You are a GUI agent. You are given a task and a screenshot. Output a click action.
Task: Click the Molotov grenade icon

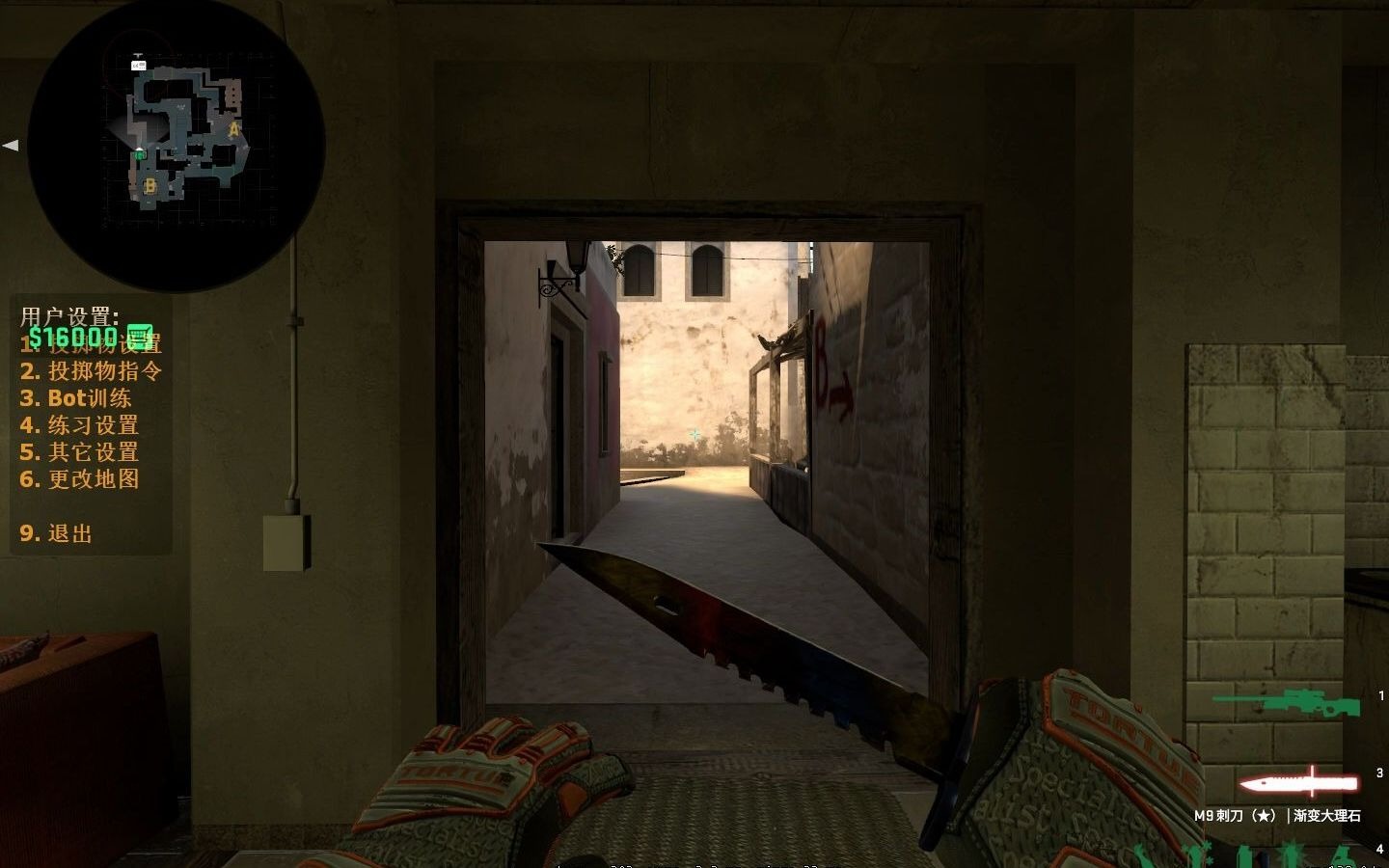point(1341,856)
